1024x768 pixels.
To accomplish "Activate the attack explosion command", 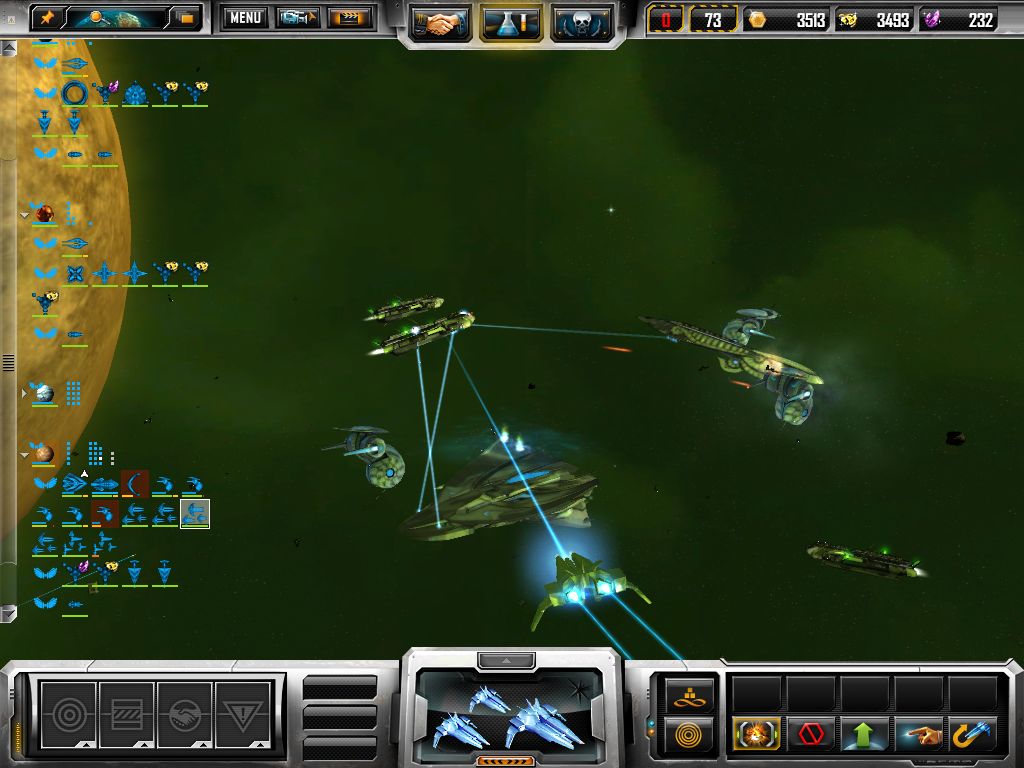I will point(757,735).
